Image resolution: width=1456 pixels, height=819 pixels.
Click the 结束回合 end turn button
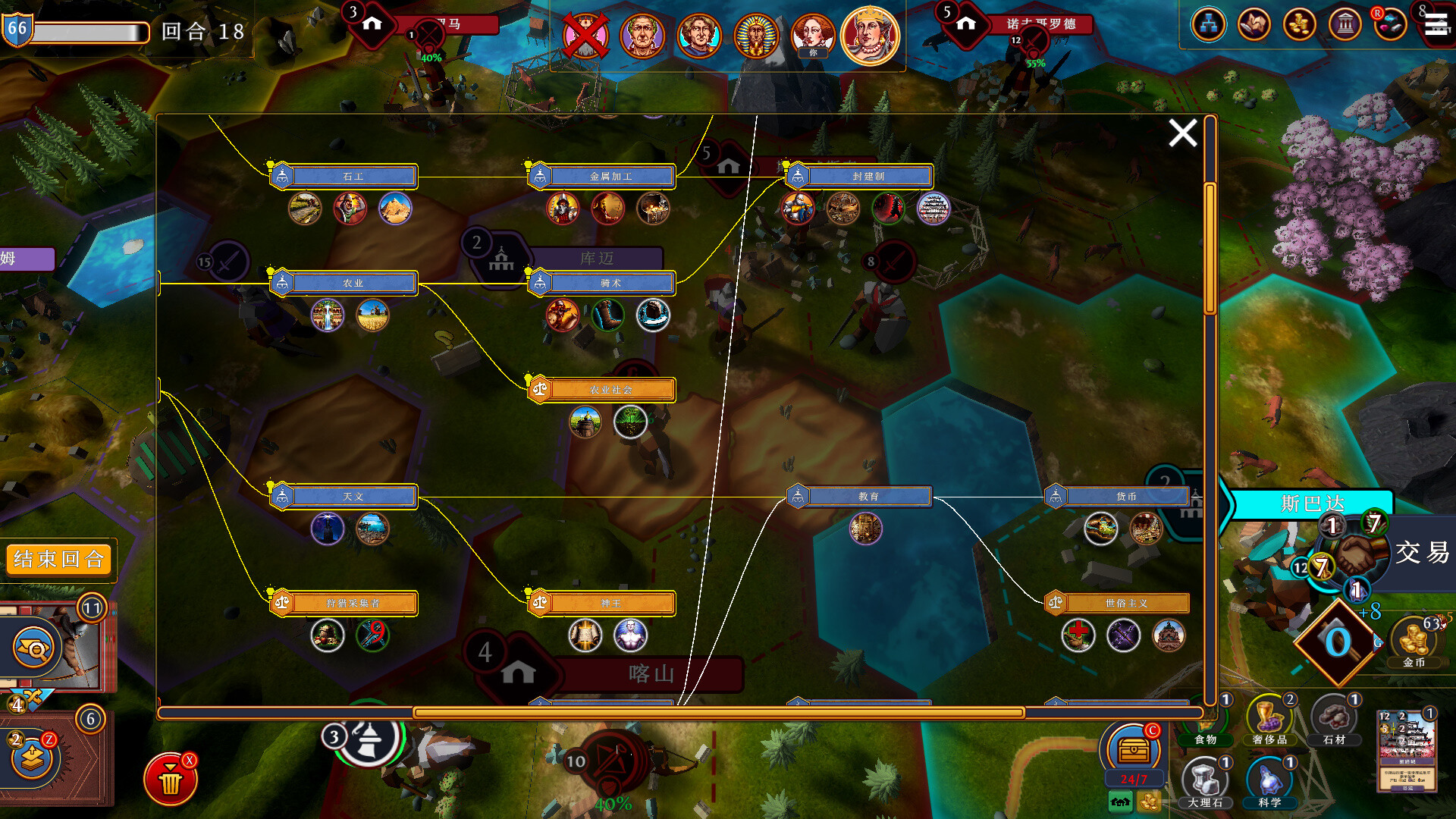(58, 560)
